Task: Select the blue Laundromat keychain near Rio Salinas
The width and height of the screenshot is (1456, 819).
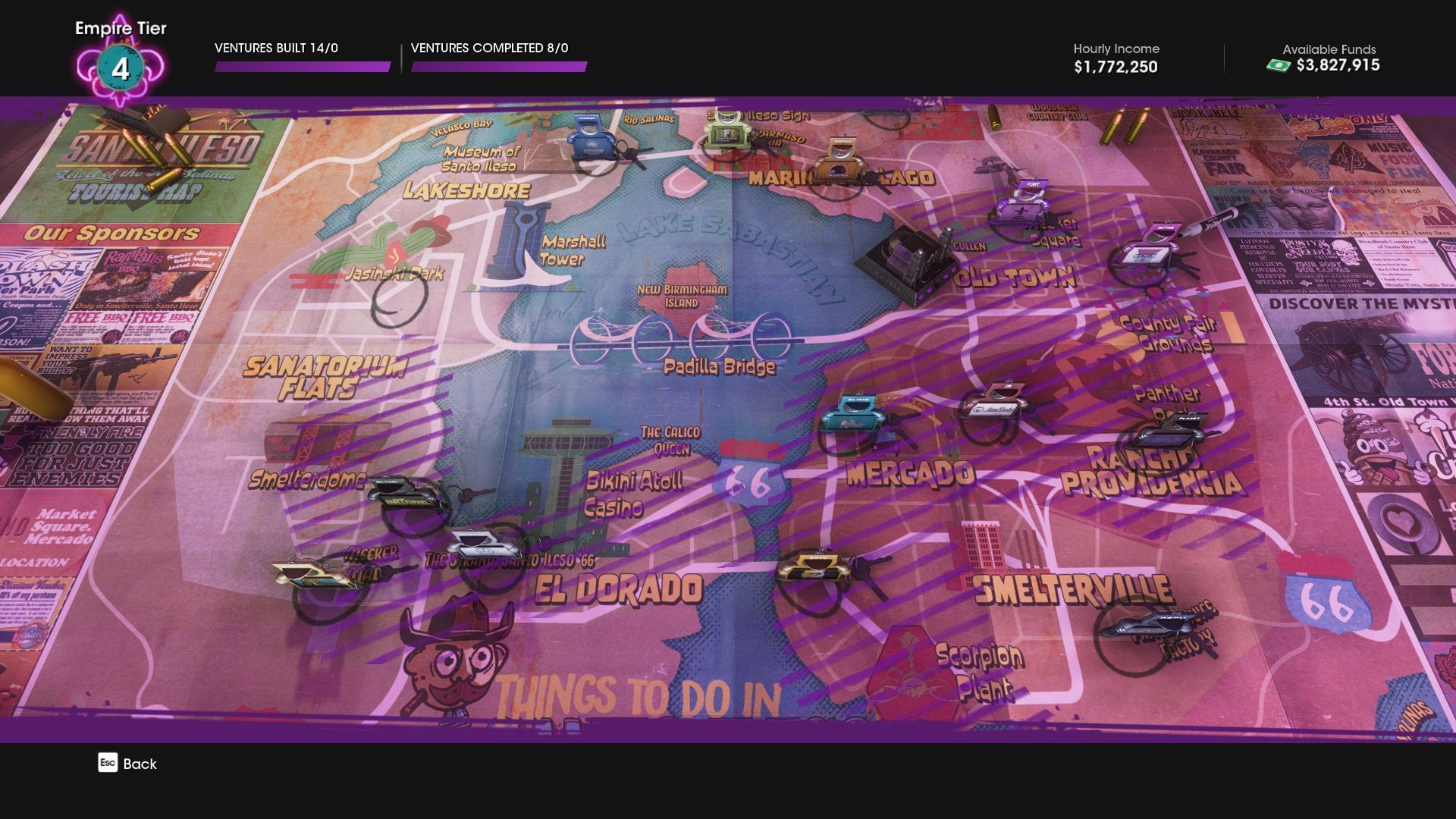Action: pyautogui.click(x=590, y=144)
